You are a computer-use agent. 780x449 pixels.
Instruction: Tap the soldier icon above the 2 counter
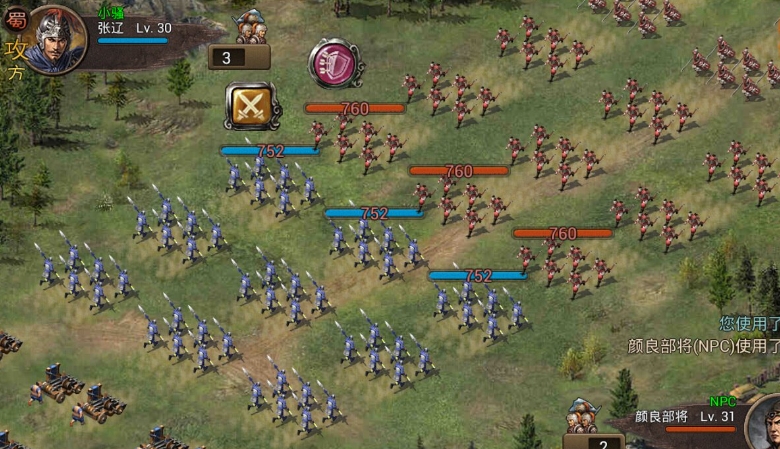point(582,416)
